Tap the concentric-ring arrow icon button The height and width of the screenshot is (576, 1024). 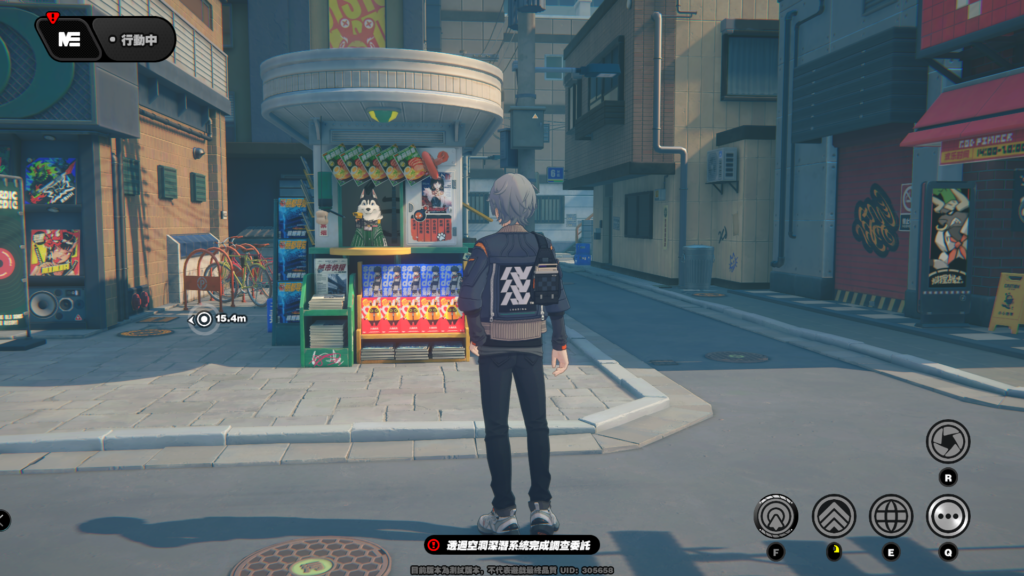click(776, 516)
